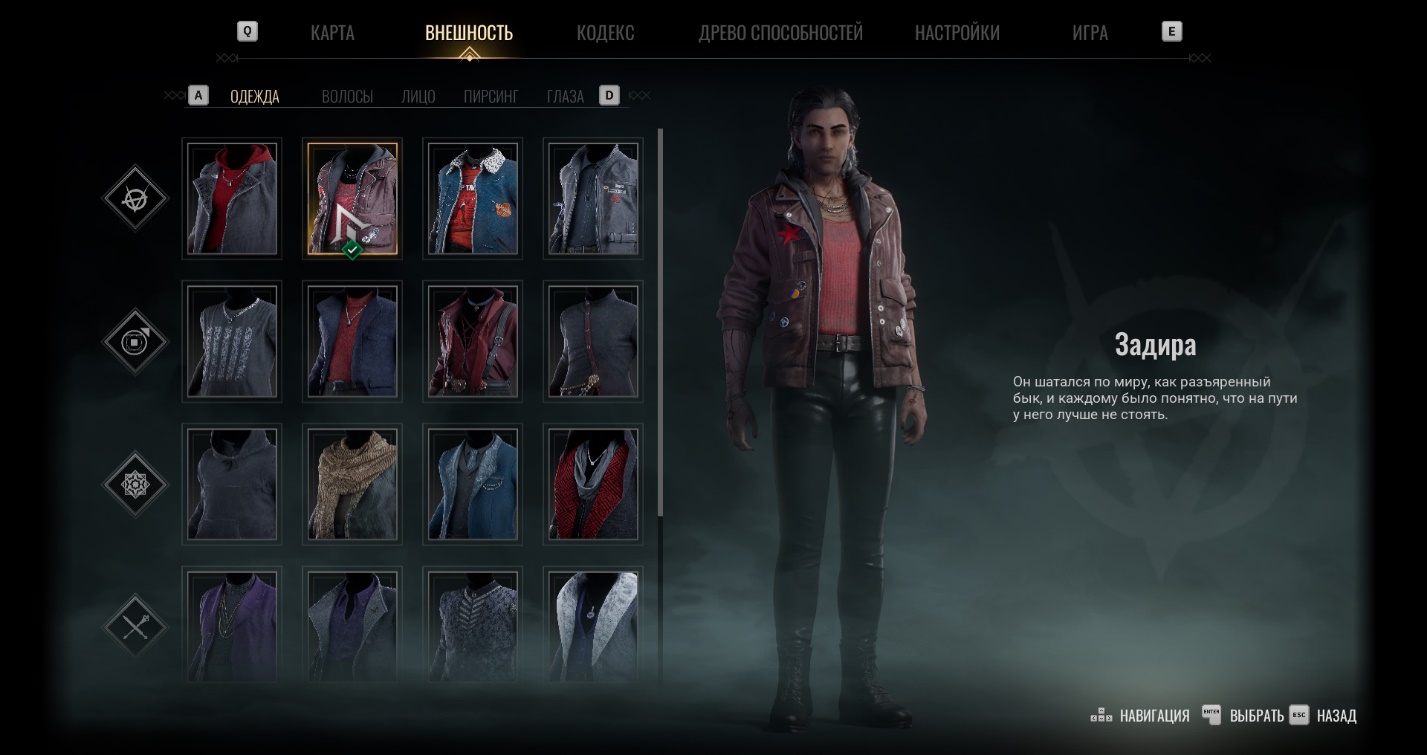Image resolution: width=1427 pixels, height=755 pixels.
Task: Switch to the Волосы category
Action: [347, 97]
